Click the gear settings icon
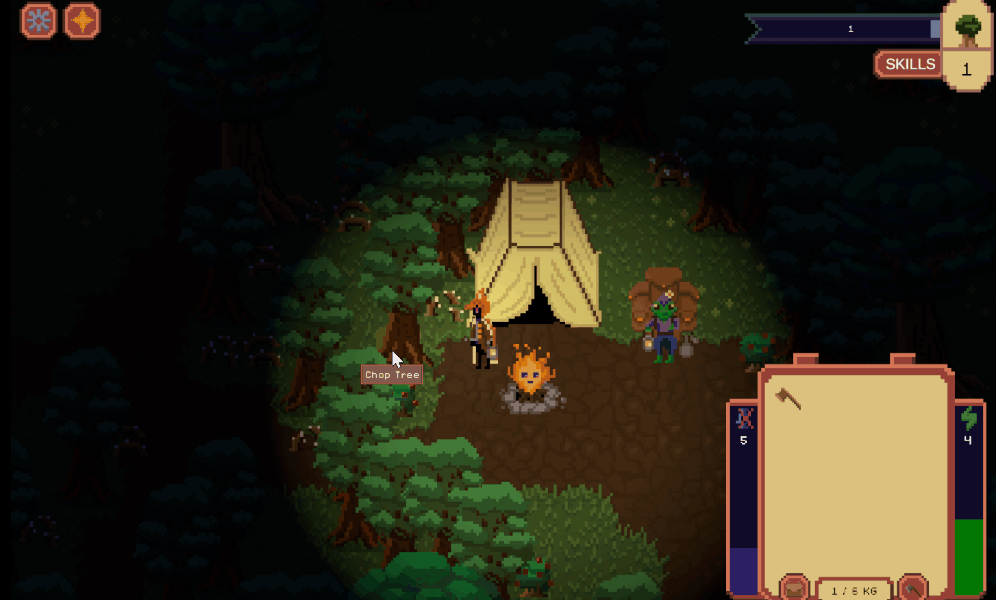Screen dimensions: 996x600 point(38,21)
